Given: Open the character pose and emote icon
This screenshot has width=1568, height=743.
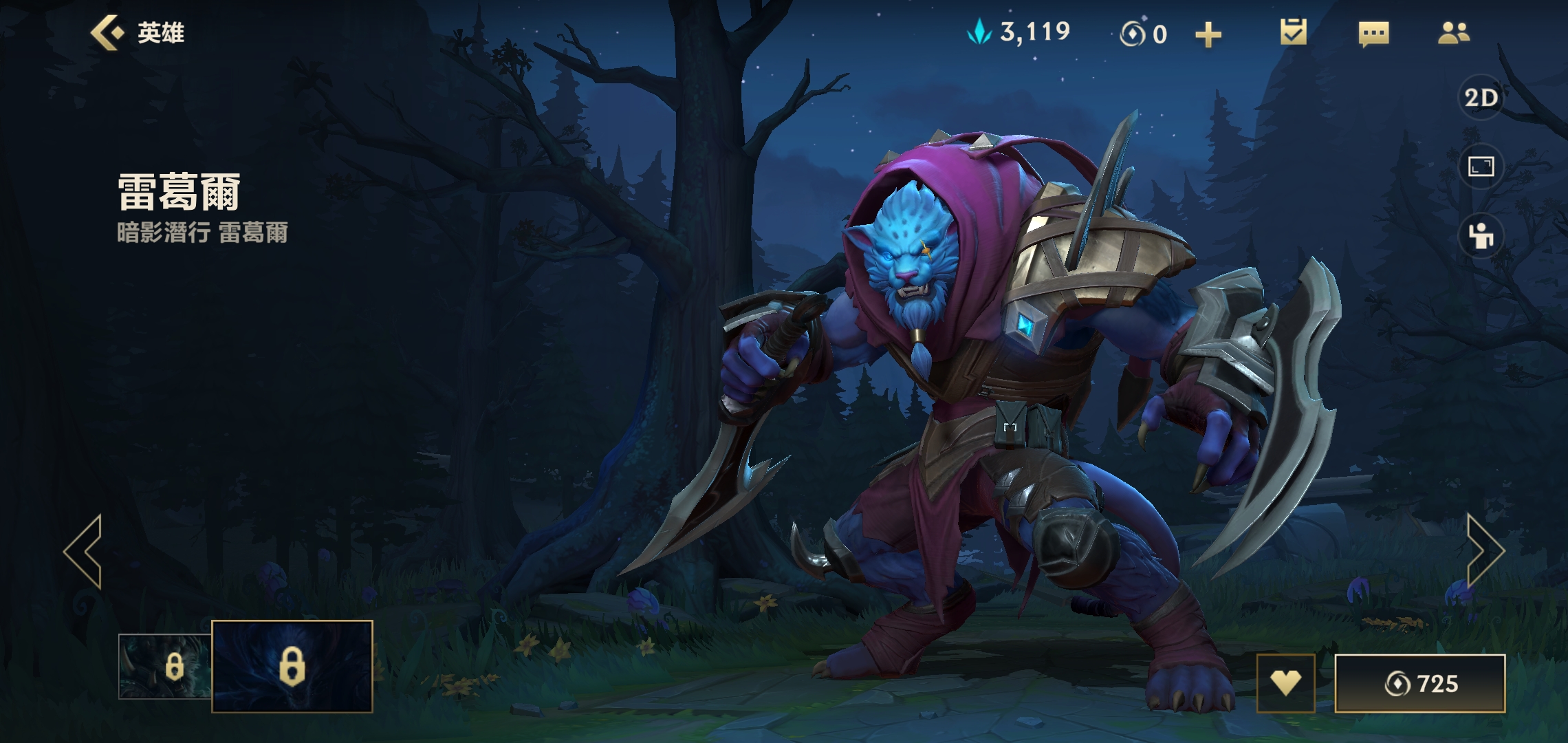Looking at the screenshot, I should (1481, 236).
